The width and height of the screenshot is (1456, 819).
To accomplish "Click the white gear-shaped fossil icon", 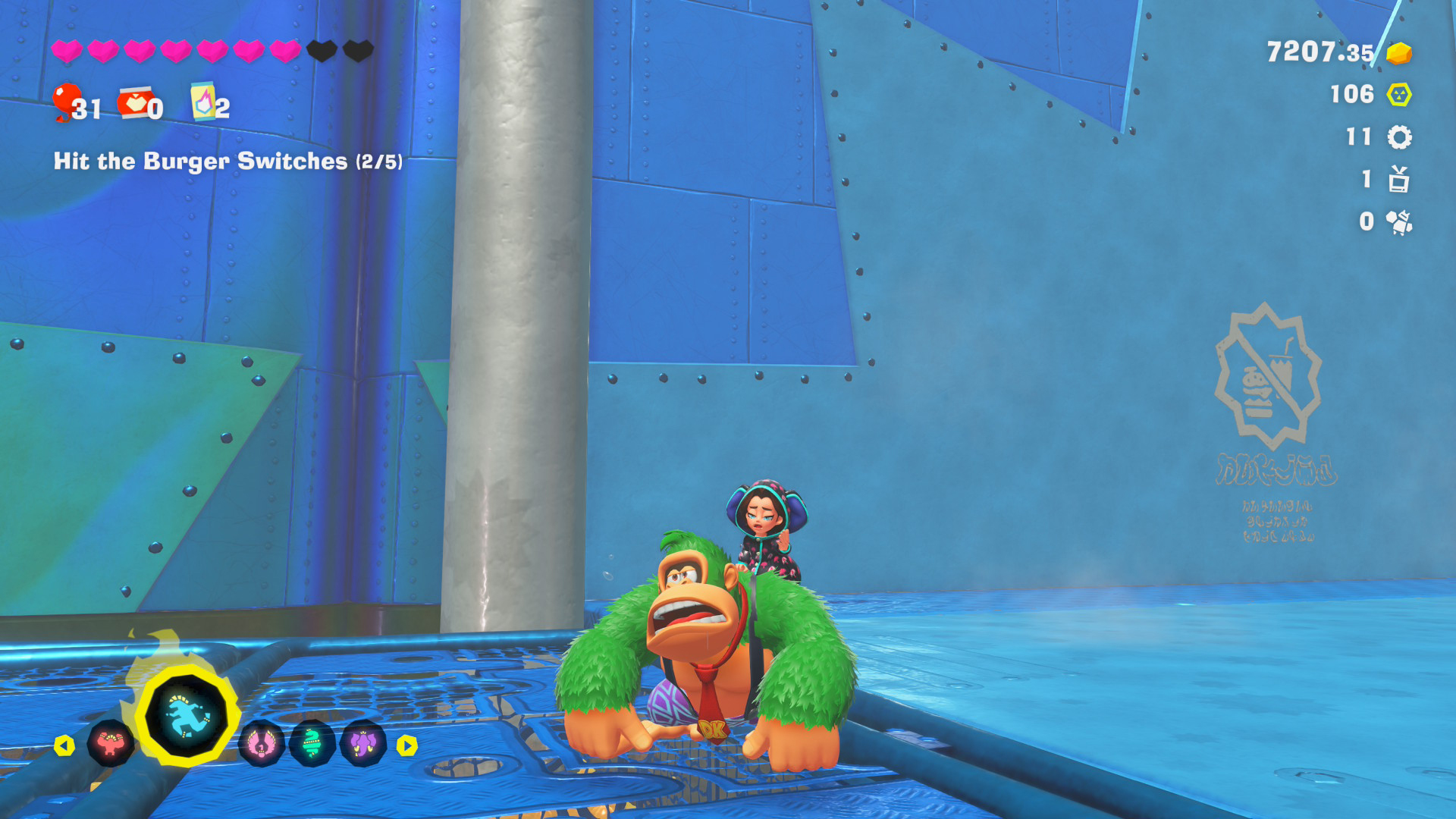I will pos(1399,137).
